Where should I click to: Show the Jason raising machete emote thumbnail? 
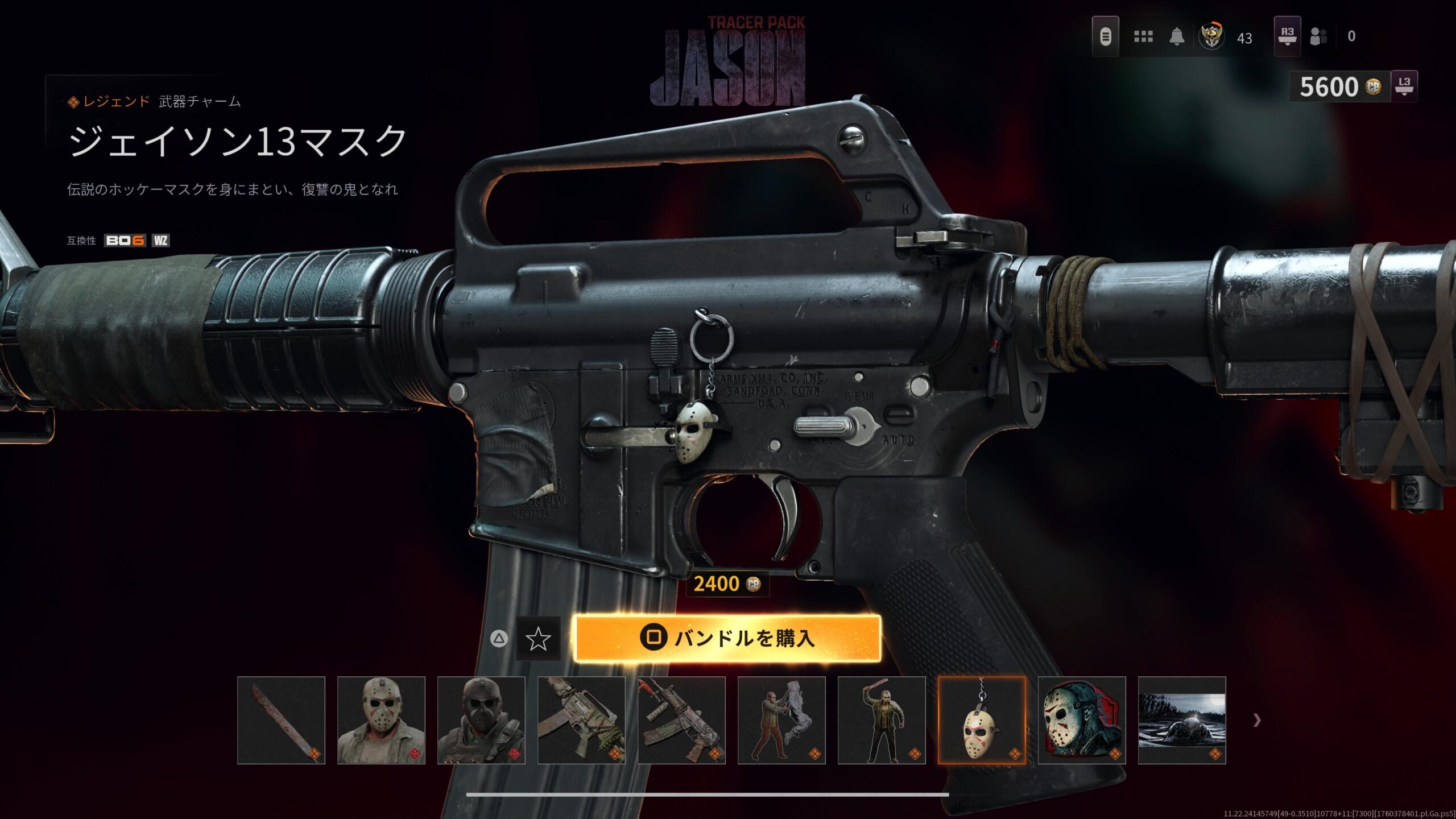point(882,720)
